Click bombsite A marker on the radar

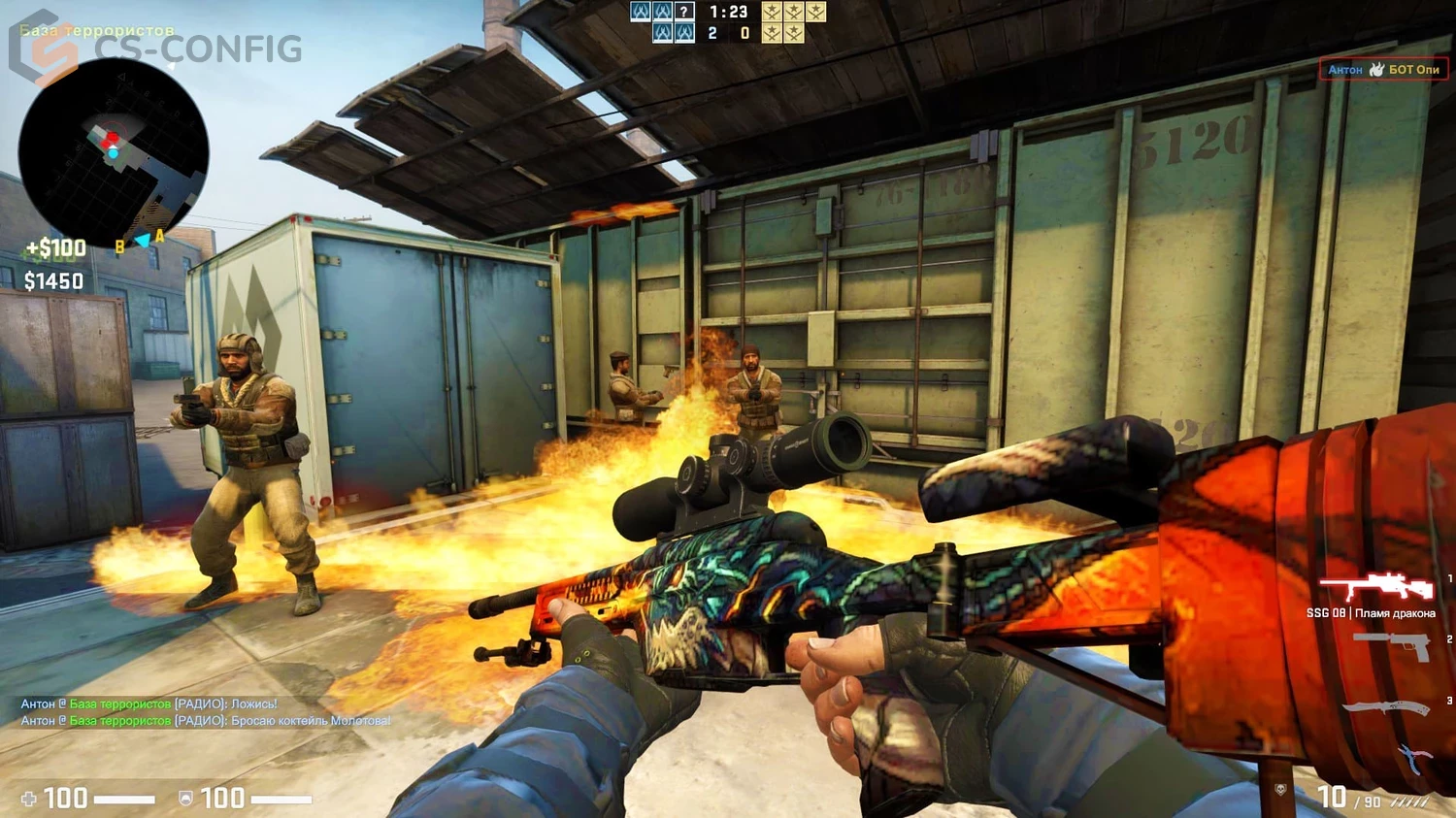click(x=158, y=235)
